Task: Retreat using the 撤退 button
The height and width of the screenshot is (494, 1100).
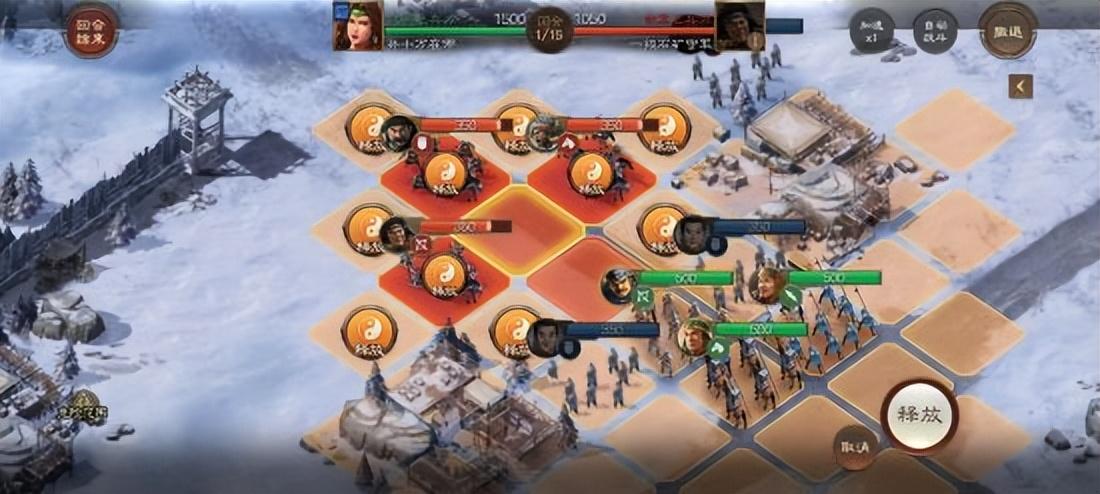Action: 1007,30
